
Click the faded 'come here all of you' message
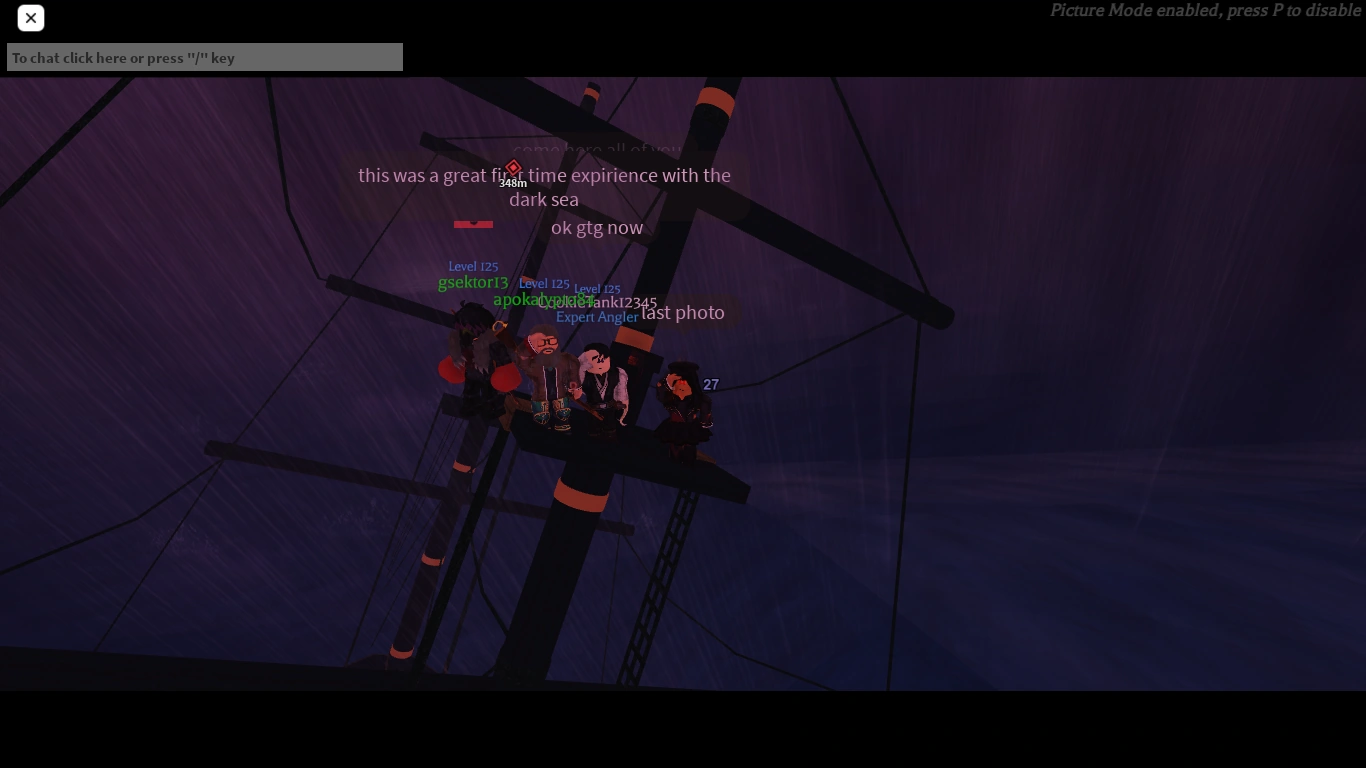coord(597,150)
